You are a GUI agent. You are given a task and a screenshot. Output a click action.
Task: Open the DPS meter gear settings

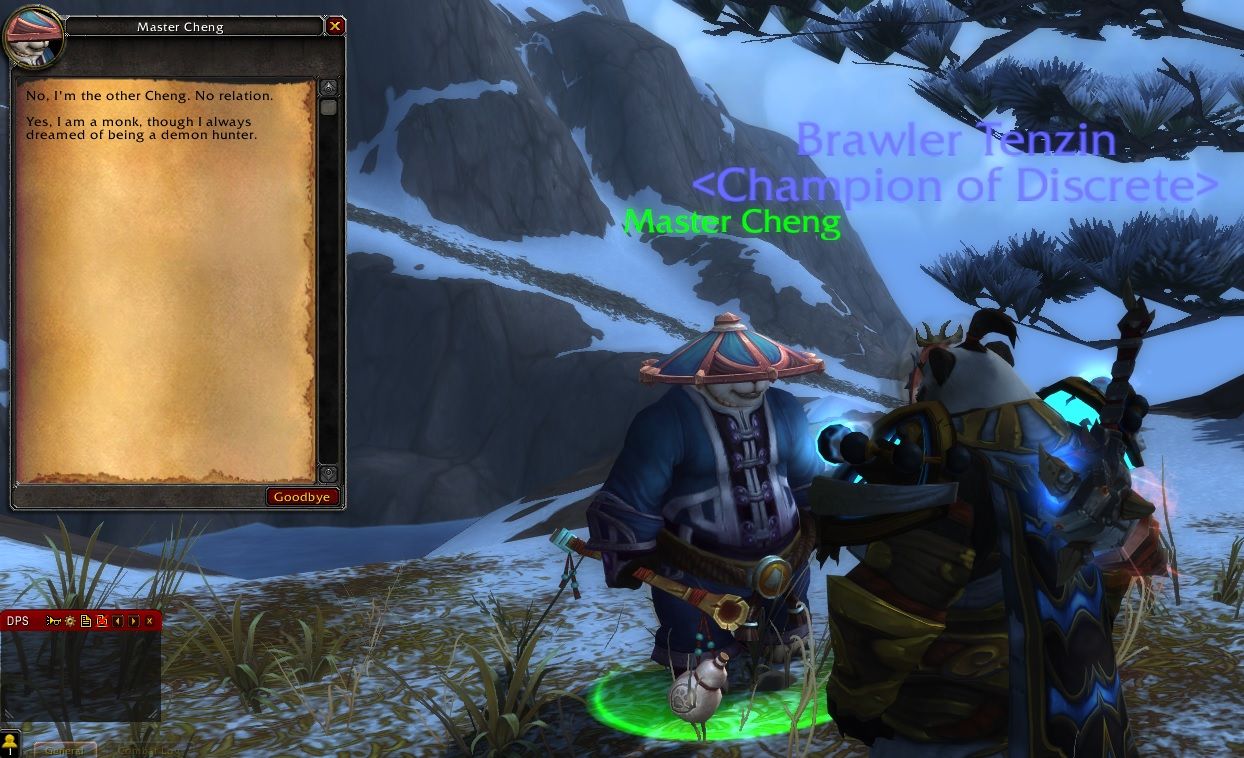pos(71,621)
